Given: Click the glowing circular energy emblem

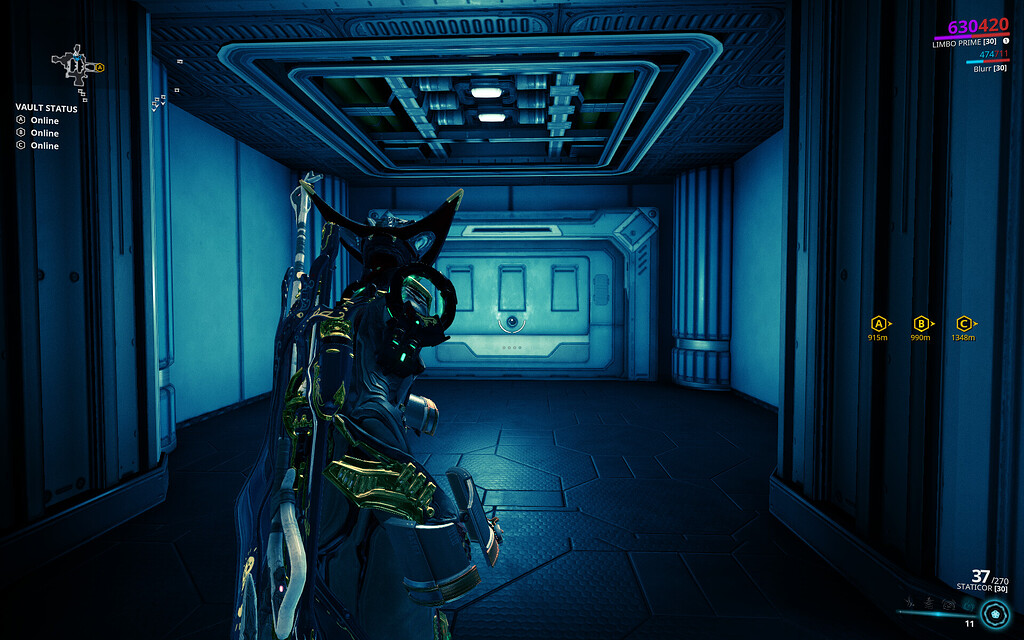Looking at the screenshot, I should click(x=994, y=612).
